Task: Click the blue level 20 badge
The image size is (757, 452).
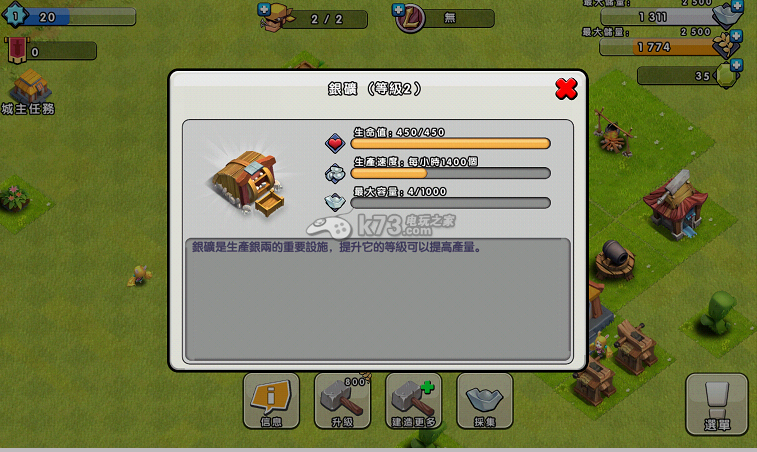Action: [16, 17]
